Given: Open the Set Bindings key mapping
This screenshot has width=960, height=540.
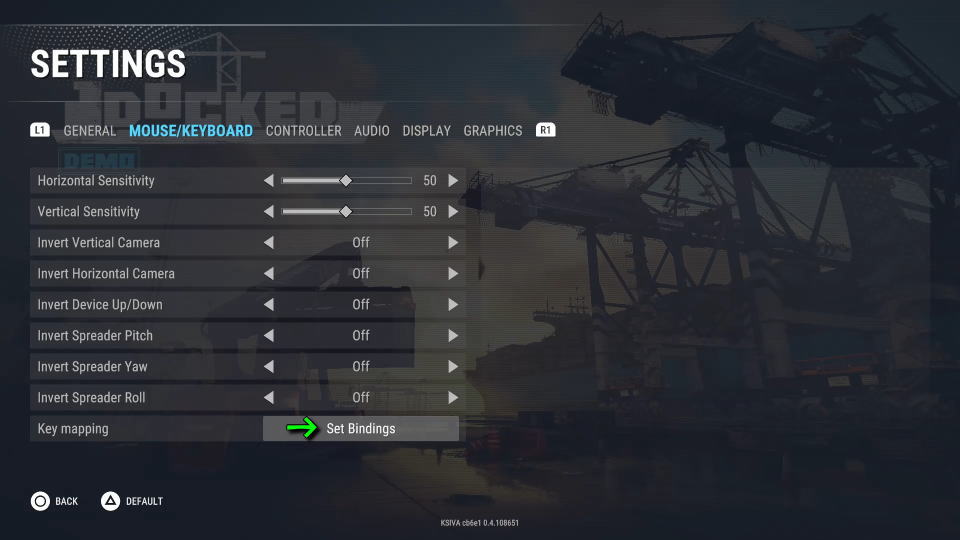Looking at the screenshot, I should [360, 429].
